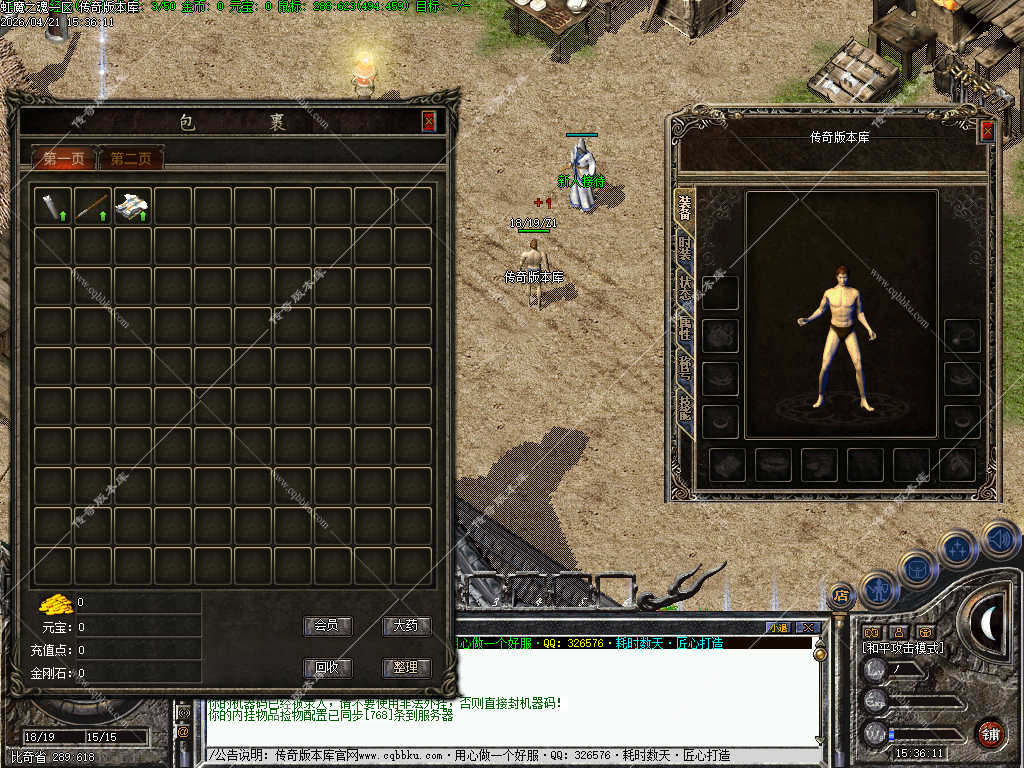The image size is (1024, 768).
Task: Select the 第一页 bag page tab
Action: pyautogui.click(x=64, y=158)
